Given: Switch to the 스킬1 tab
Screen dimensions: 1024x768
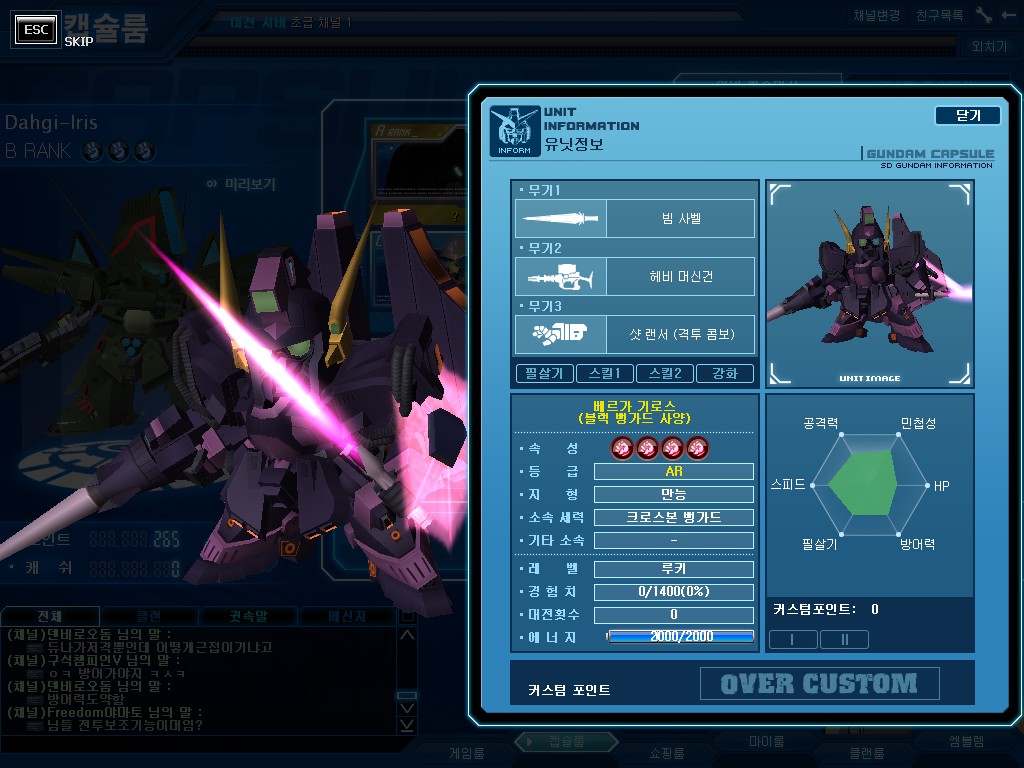Looking at the screenshot, I should click(x=606, y=373).
